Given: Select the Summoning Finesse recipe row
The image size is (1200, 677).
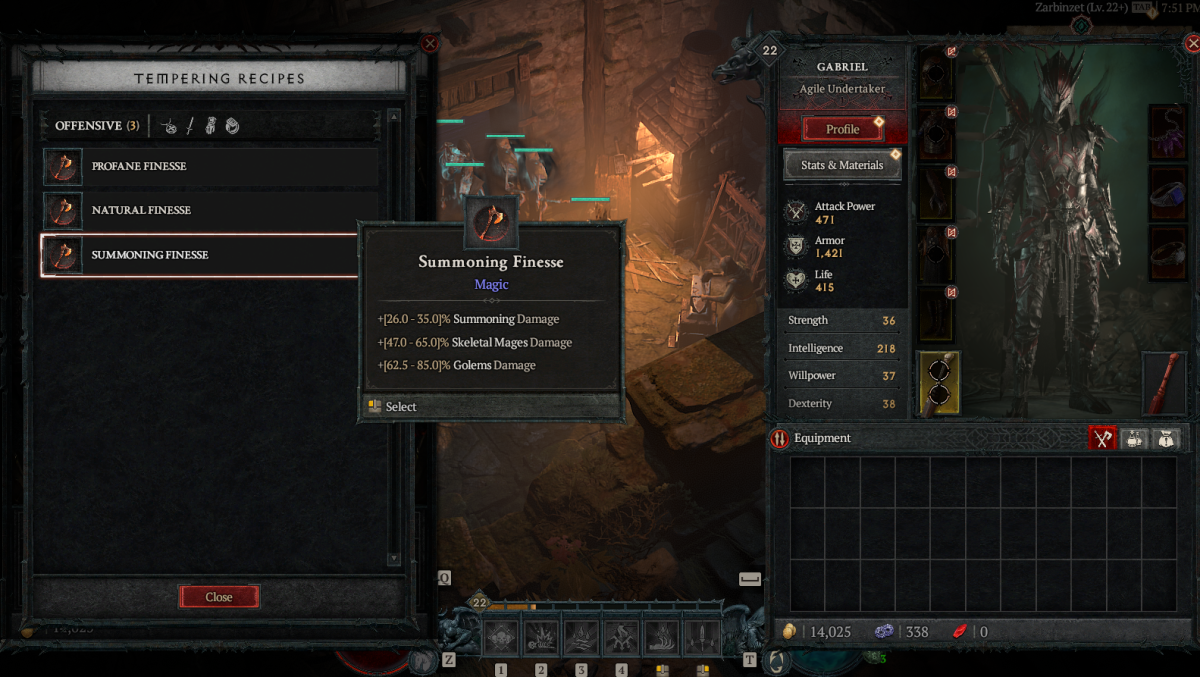Looking at the screenshot, I should click(200, 255).
